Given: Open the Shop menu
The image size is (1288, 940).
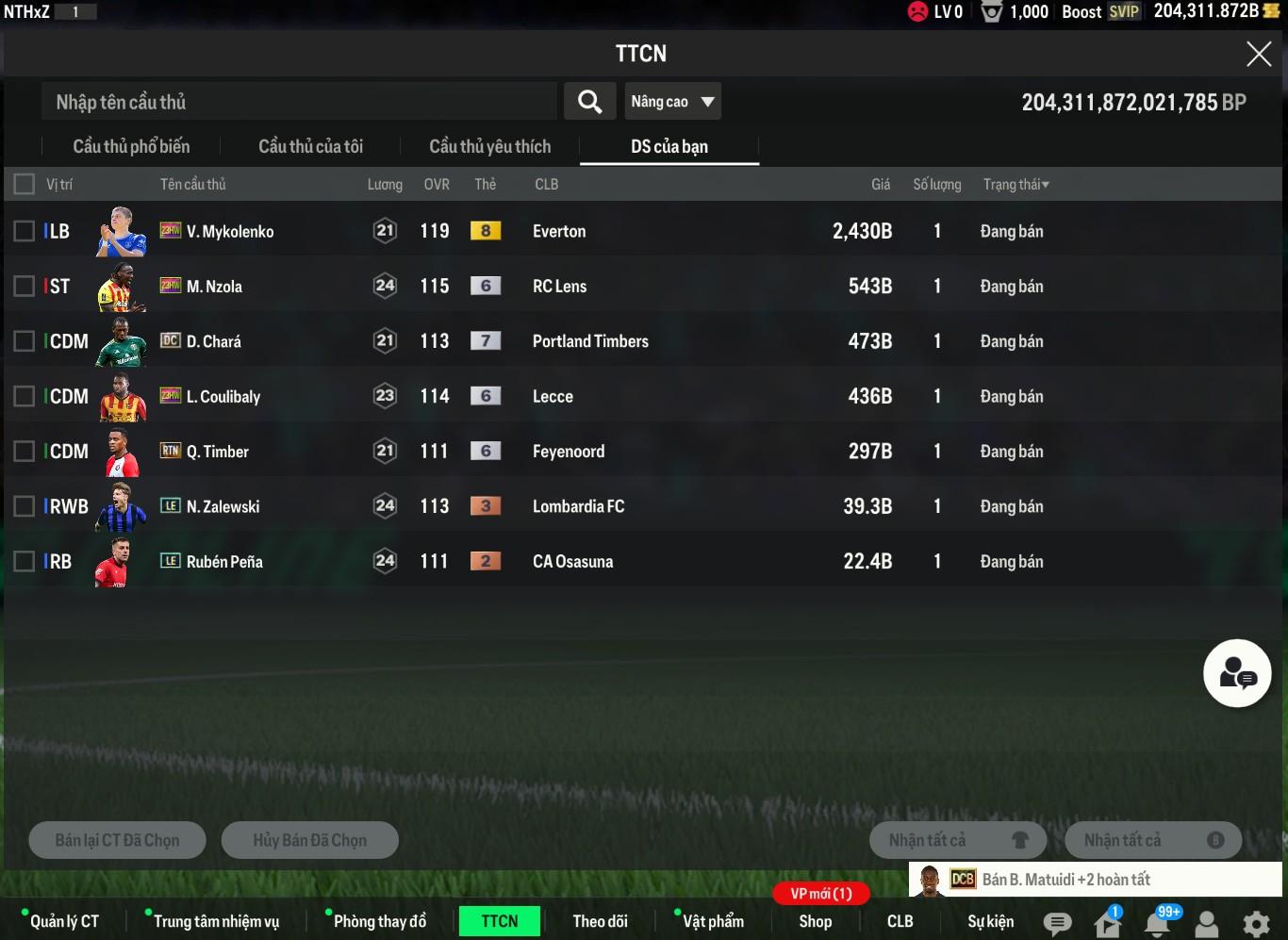Looking at the screenshot, I should pyautogui.click(x=815, y=921).
